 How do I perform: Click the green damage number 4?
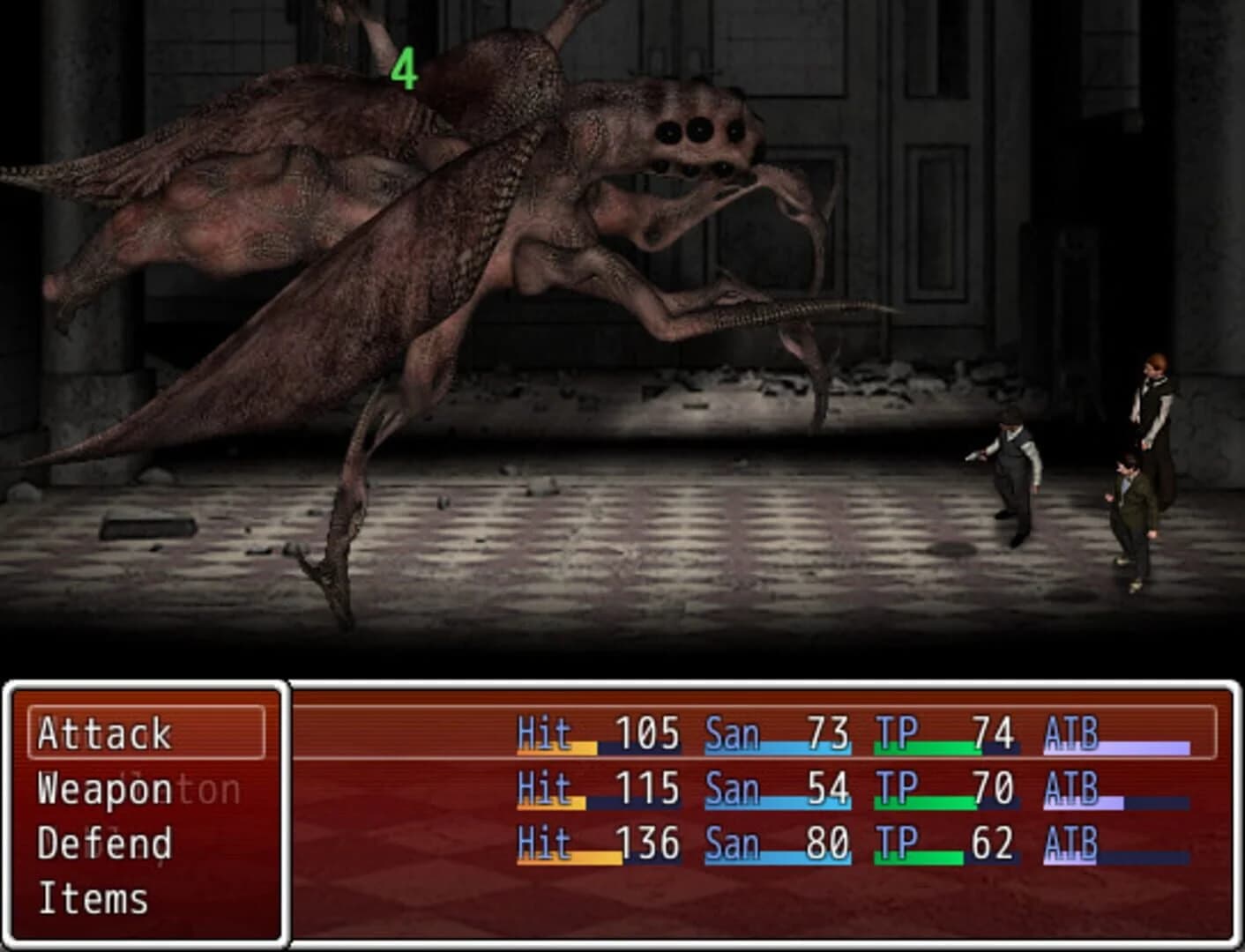point(405,71)
